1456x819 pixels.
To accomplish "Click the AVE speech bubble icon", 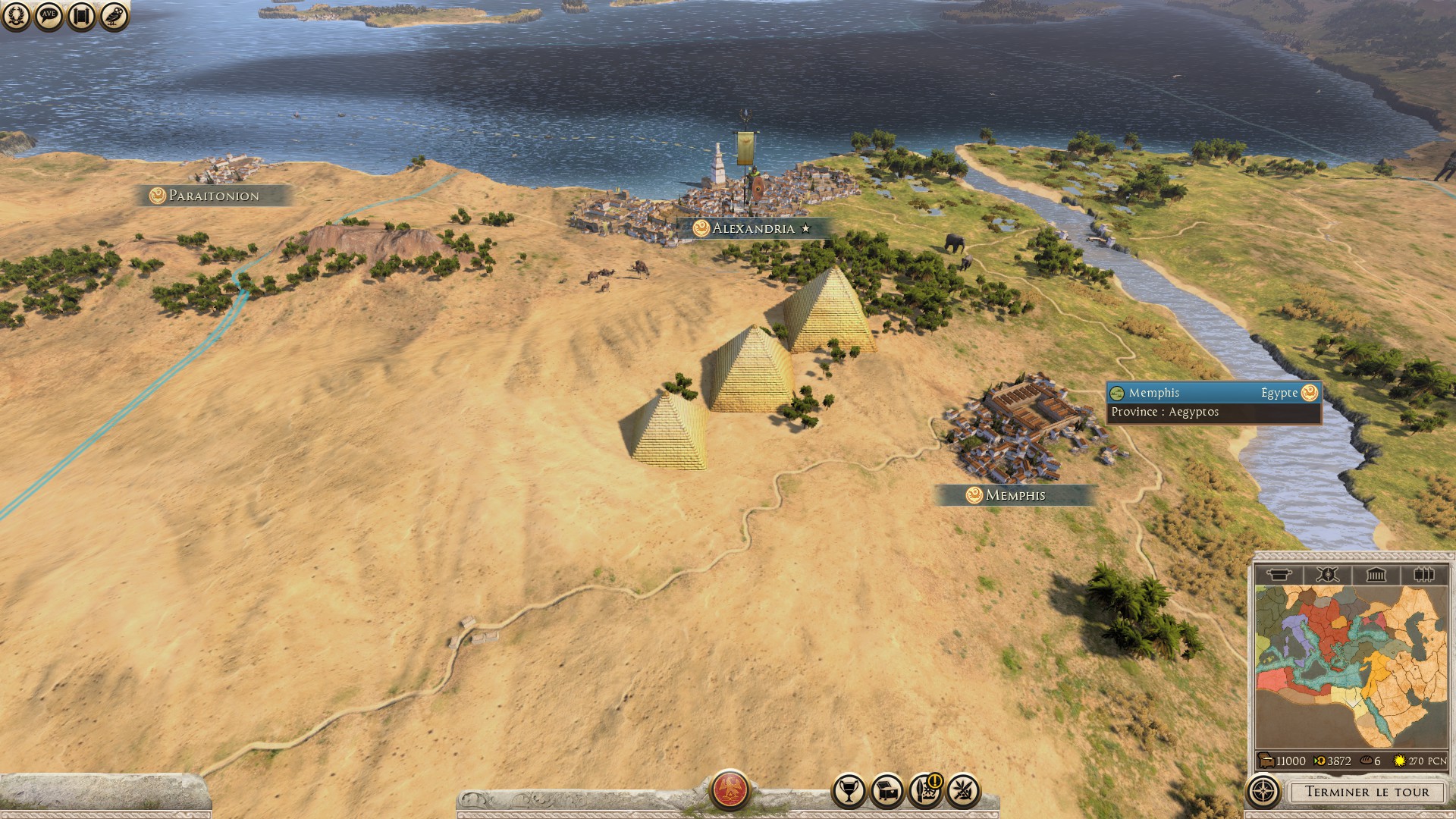I will point(49,16).
